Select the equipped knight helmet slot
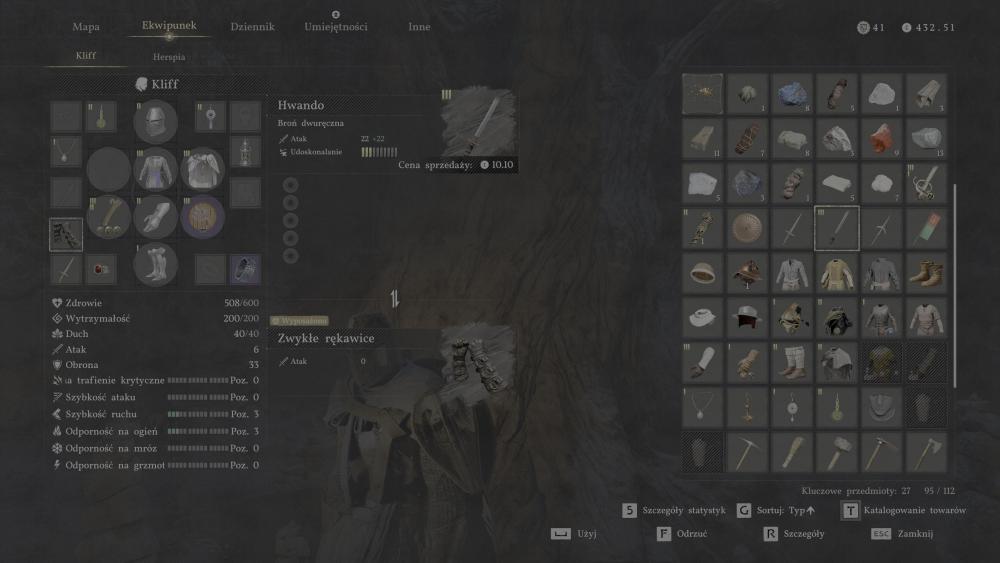Image resolution: width=1000 pixels, height=563 pixels. (x=155, y=121)
